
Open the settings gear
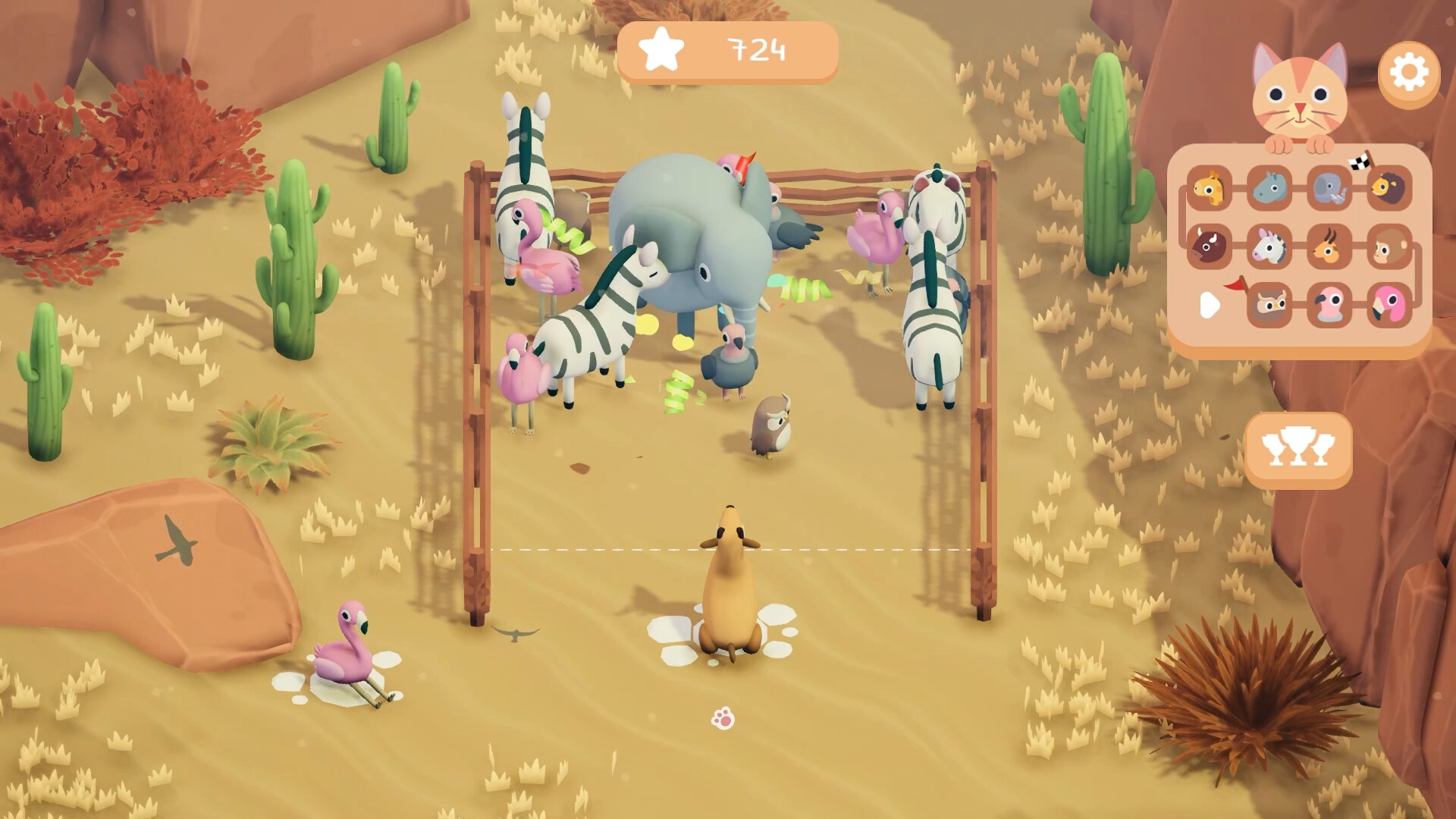pyautogui.click(x=1408, y=72)
